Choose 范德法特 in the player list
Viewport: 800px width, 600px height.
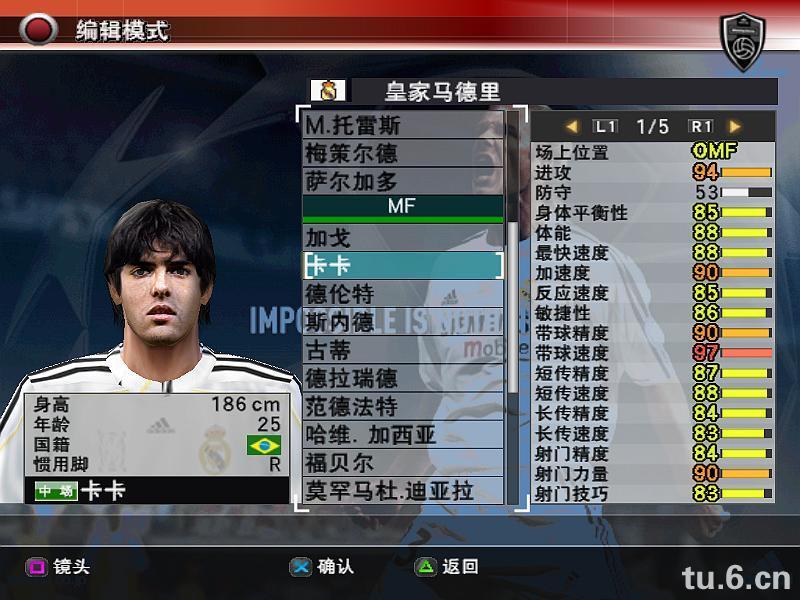coord(402,406)
